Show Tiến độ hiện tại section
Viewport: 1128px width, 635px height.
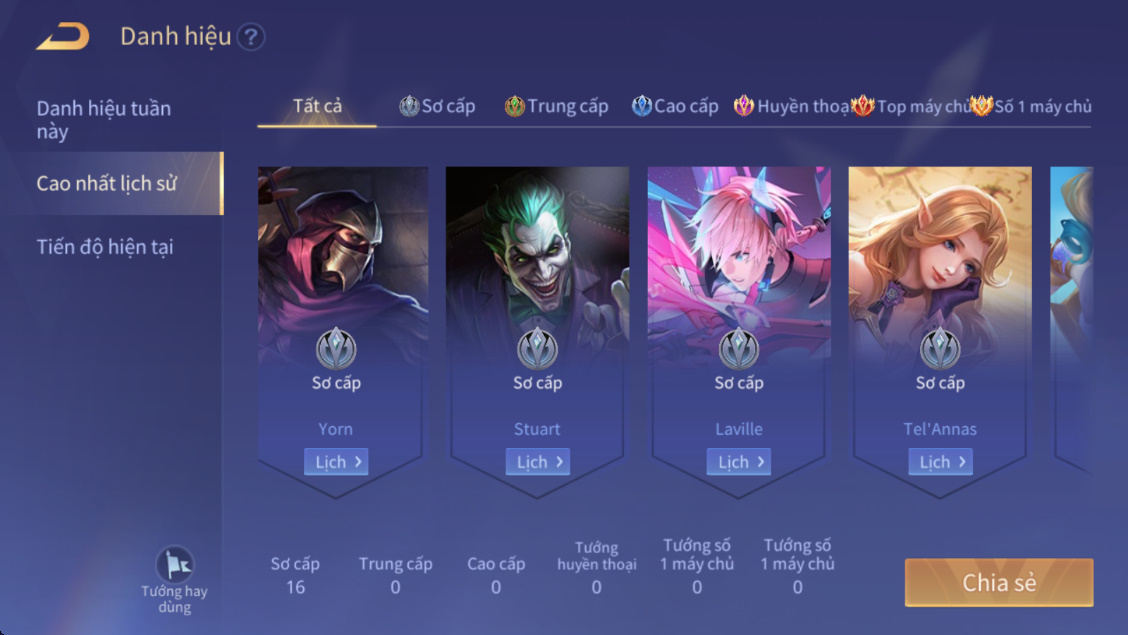[105, 246]
